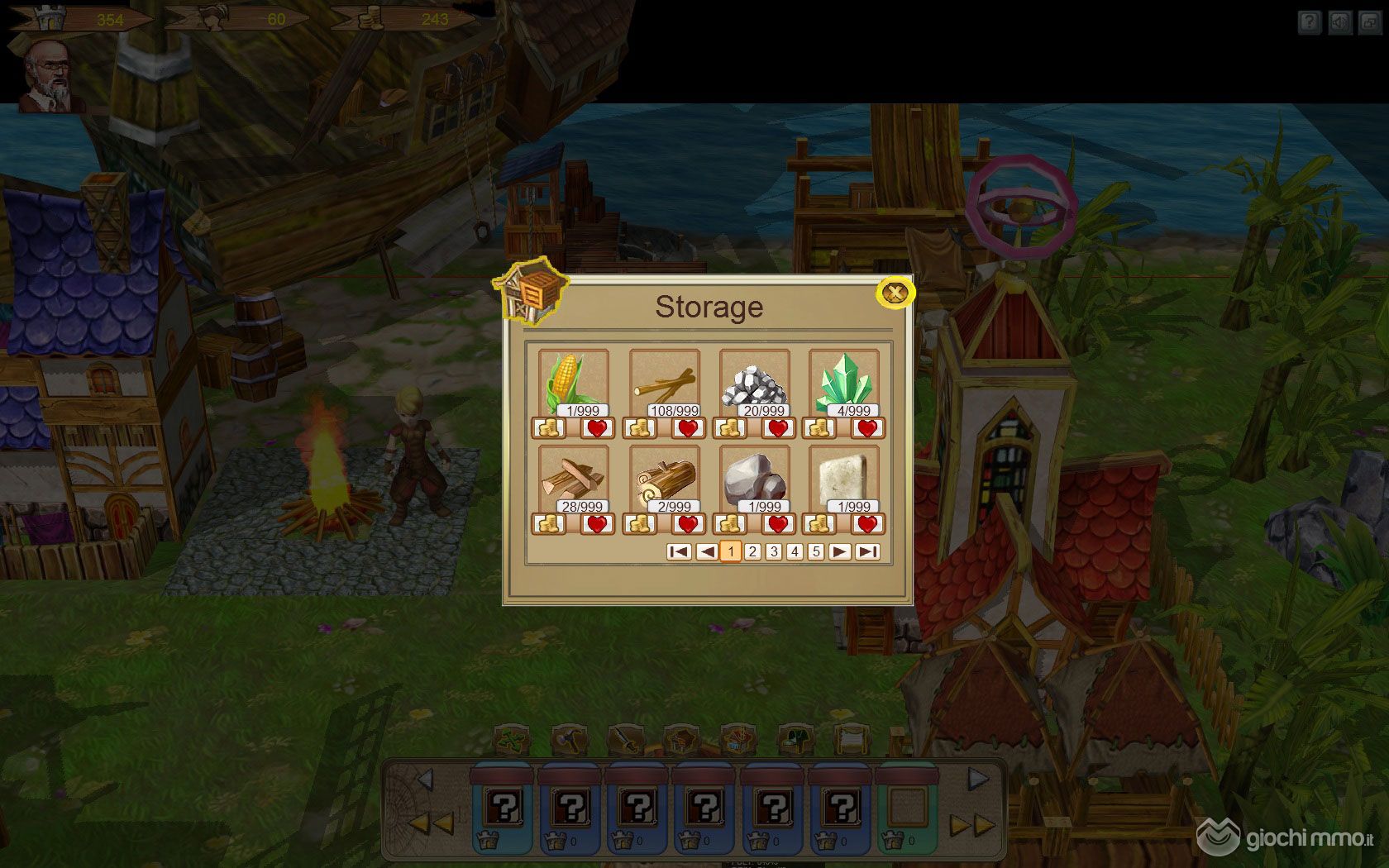The width and height of the screenshot is (1389, 868).
Task: Toggle the sound speaker button
Action: coord(1339,22)
